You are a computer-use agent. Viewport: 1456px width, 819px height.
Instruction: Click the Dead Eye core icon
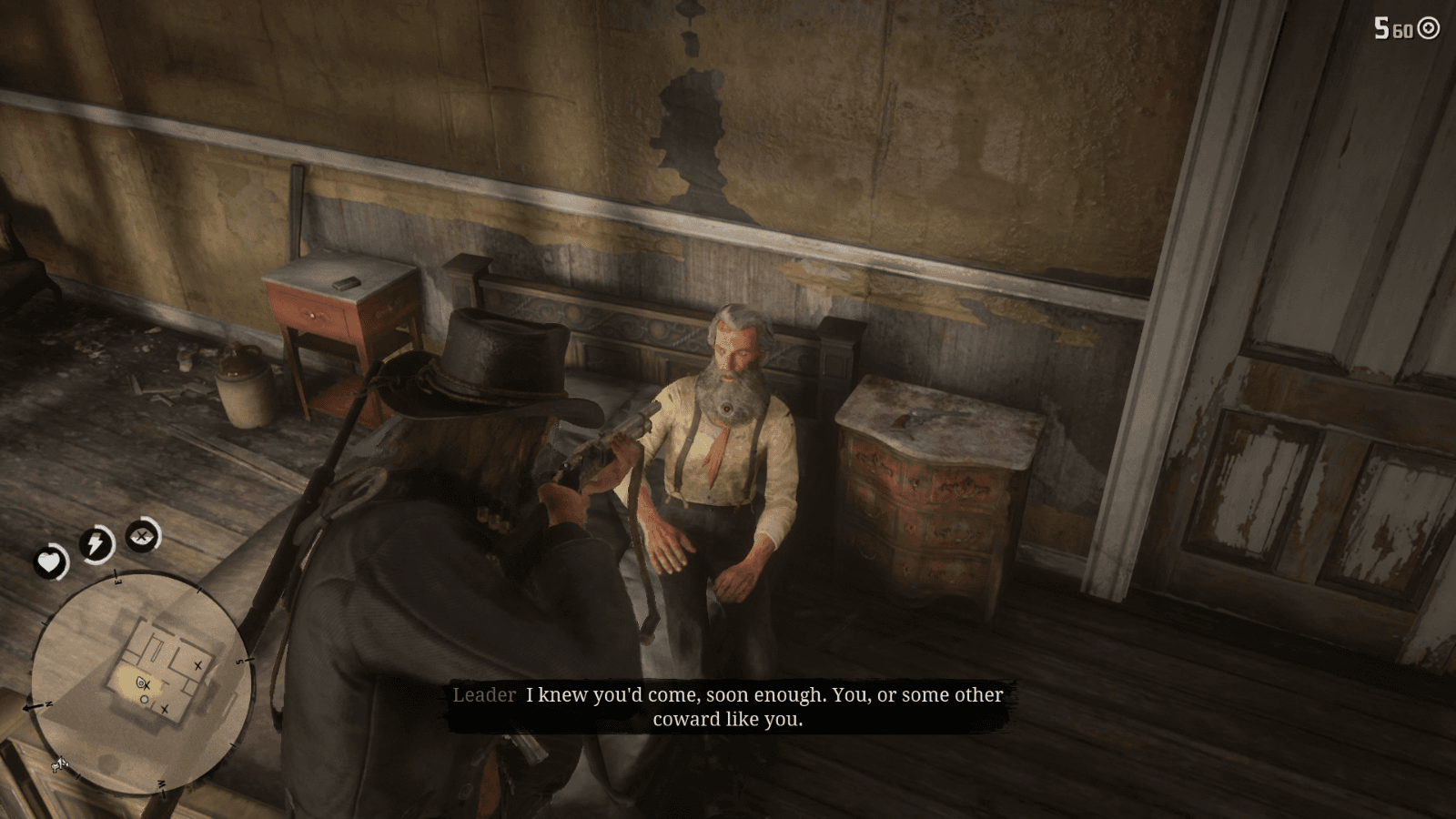click(140, 535)
